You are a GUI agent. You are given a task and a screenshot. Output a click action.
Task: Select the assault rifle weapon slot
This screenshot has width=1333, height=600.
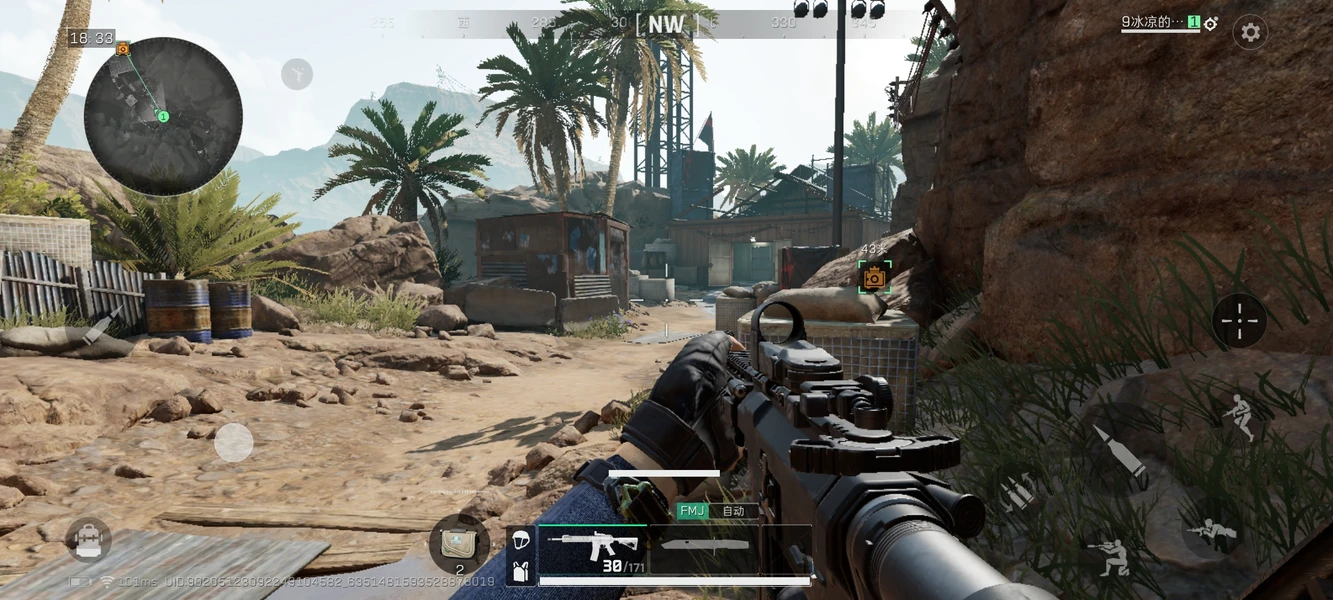(x=592, y=549)
